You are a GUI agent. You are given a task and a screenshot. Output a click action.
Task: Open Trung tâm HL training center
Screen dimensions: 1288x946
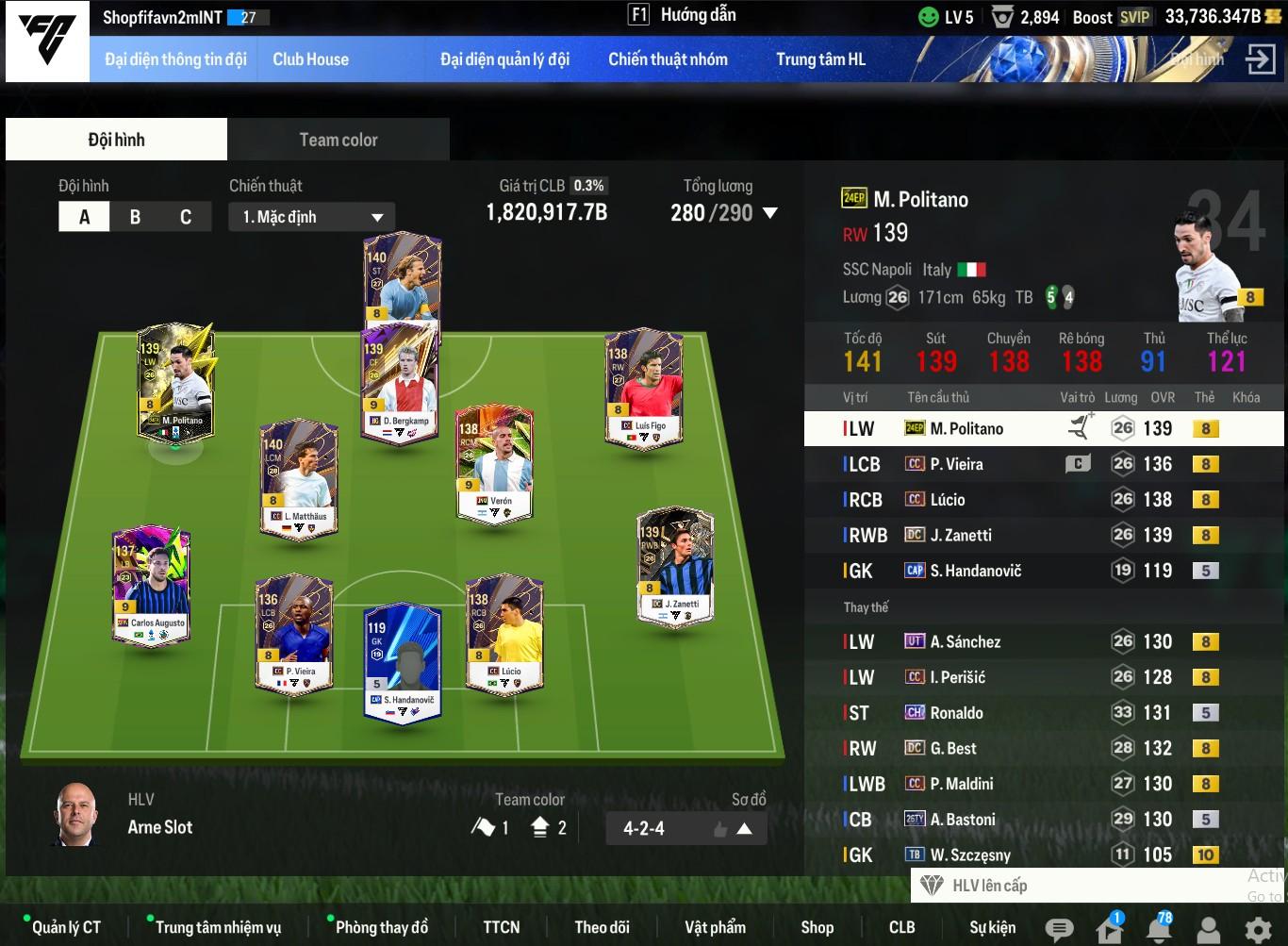click(x=820, y=59)
